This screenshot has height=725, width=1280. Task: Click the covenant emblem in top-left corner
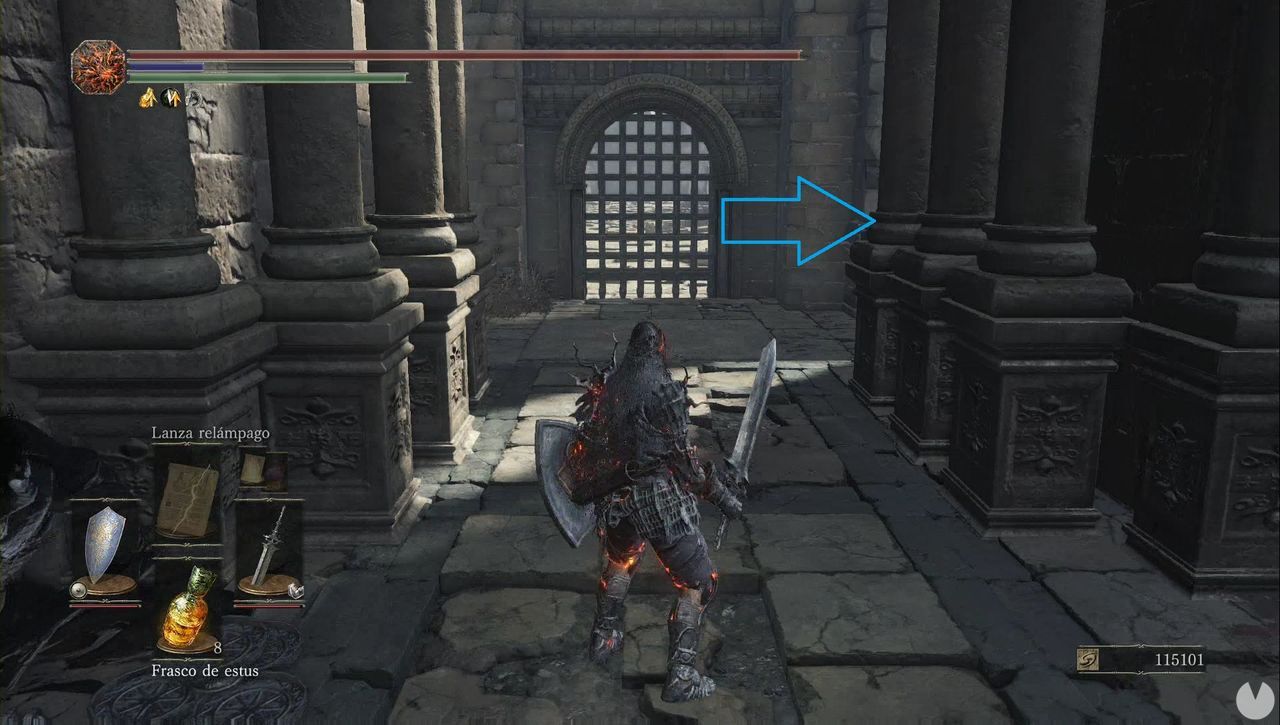99,66
